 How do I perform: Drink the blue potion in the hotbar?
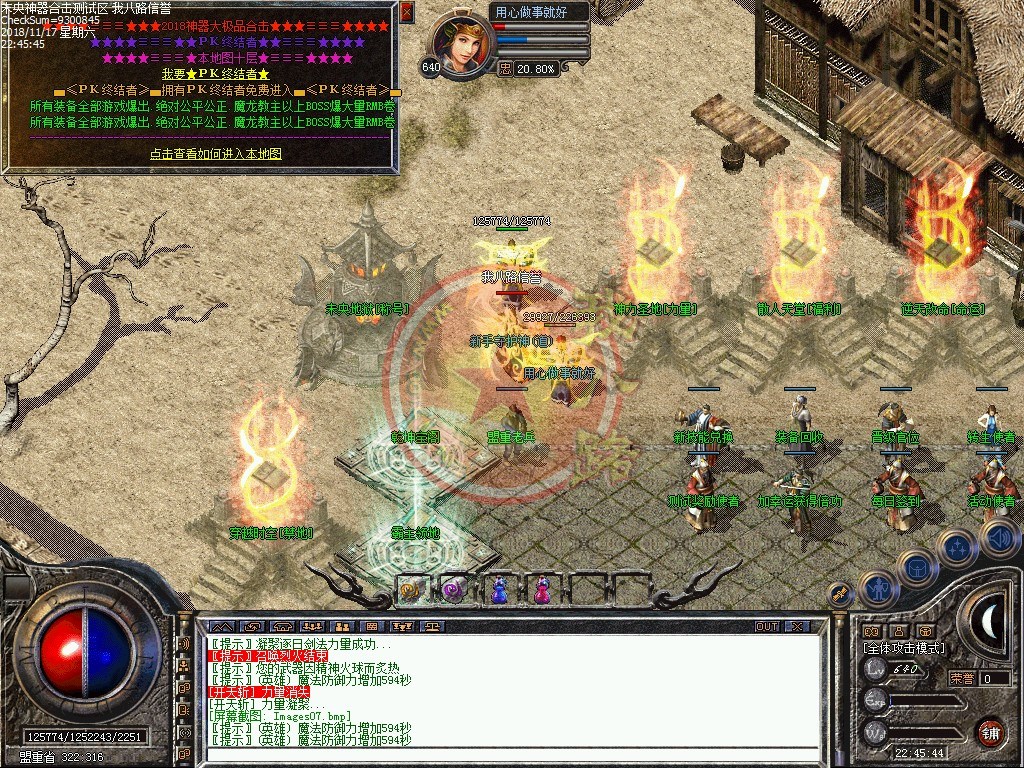[x=498, y=590]
